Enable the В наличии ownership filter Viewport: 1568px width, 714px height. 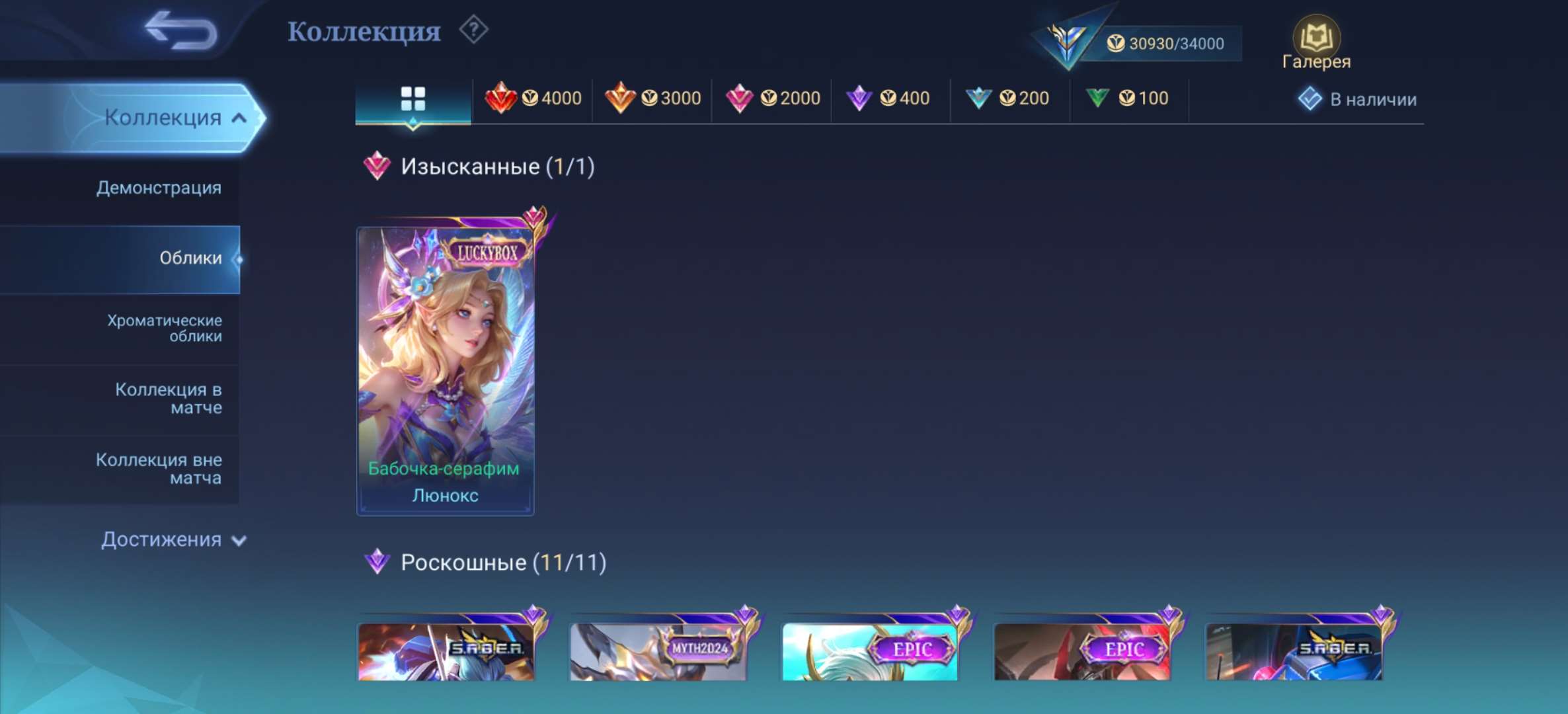coord(1355,98)
